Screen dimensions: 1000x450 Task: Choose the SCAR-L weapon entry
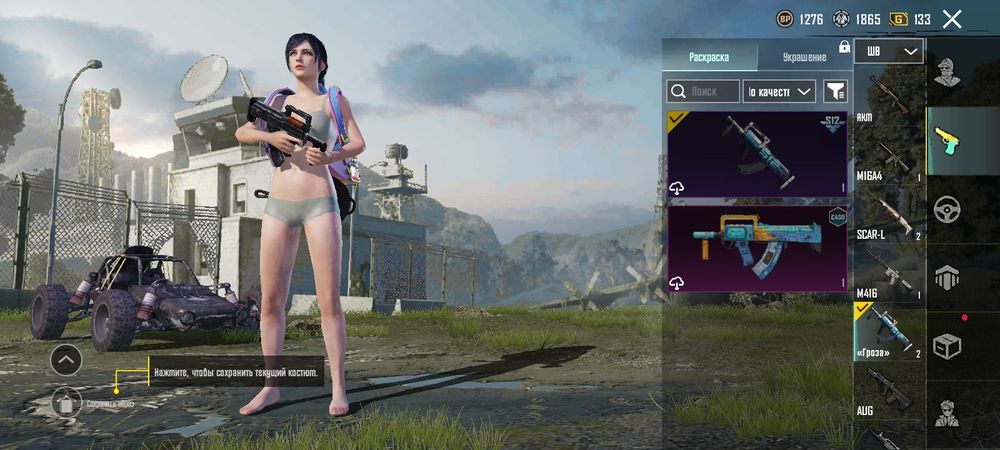click(x=889, y=215)
